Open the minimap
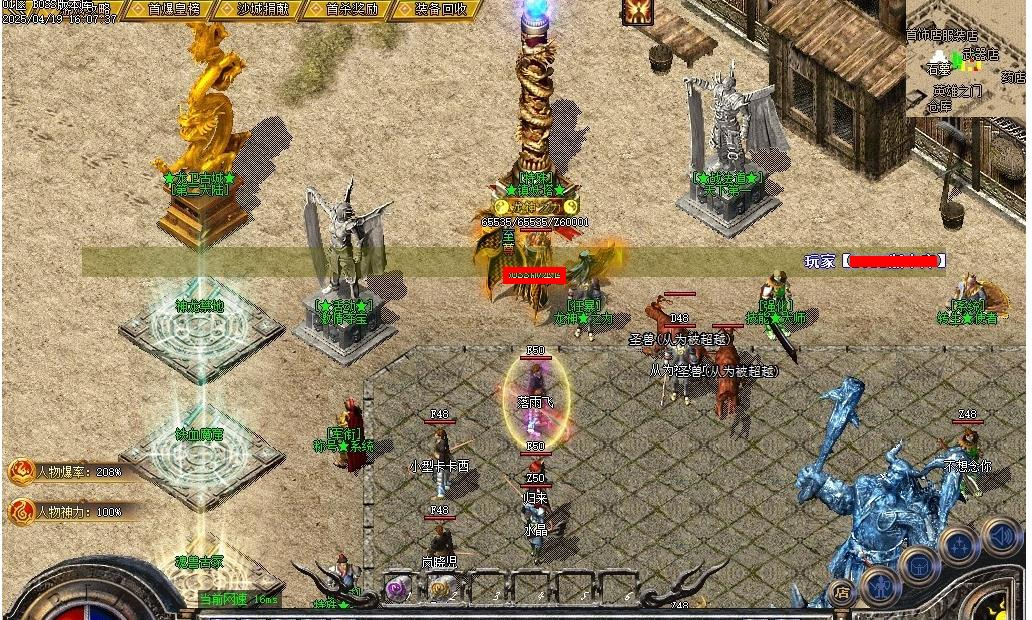Screen dimensions: 1032x620 coord(966,58)
